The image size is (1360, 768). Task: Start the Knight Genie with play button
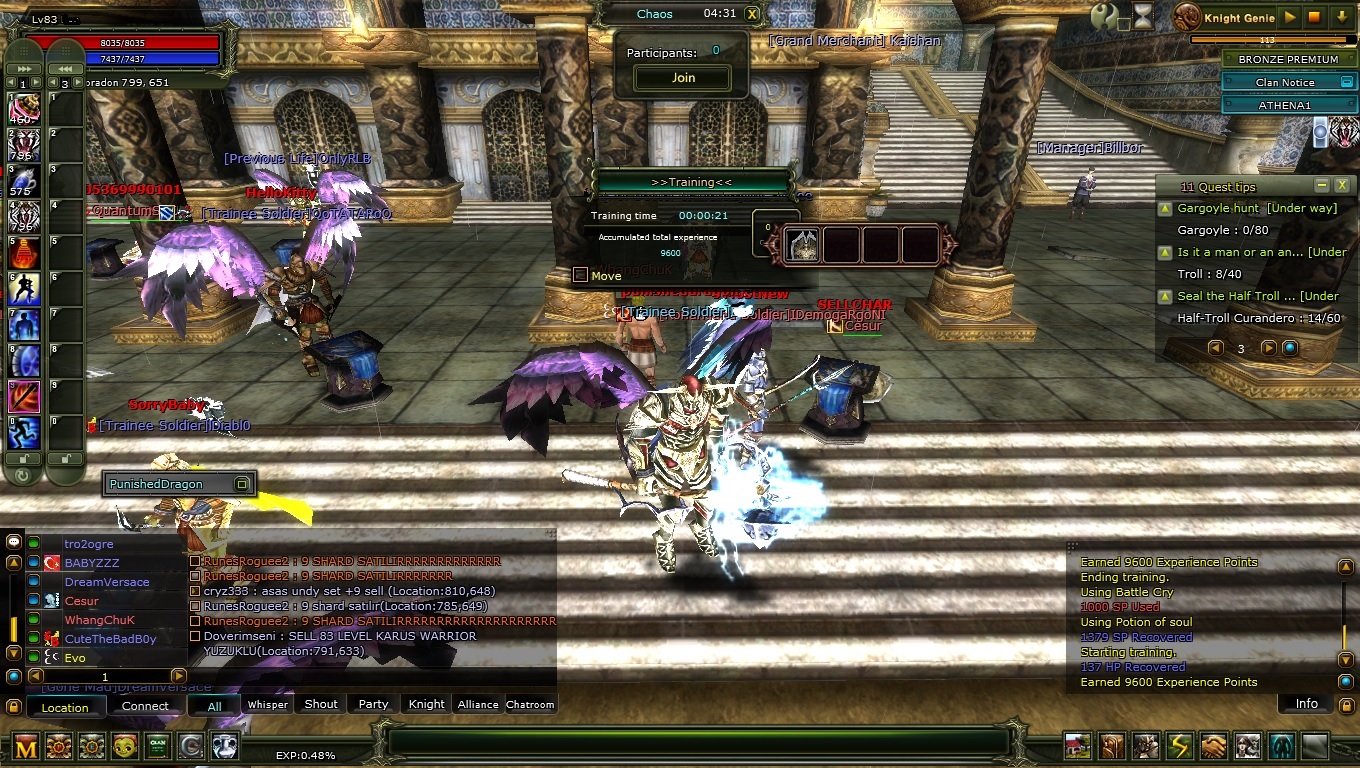click(x=1290, y=17)
